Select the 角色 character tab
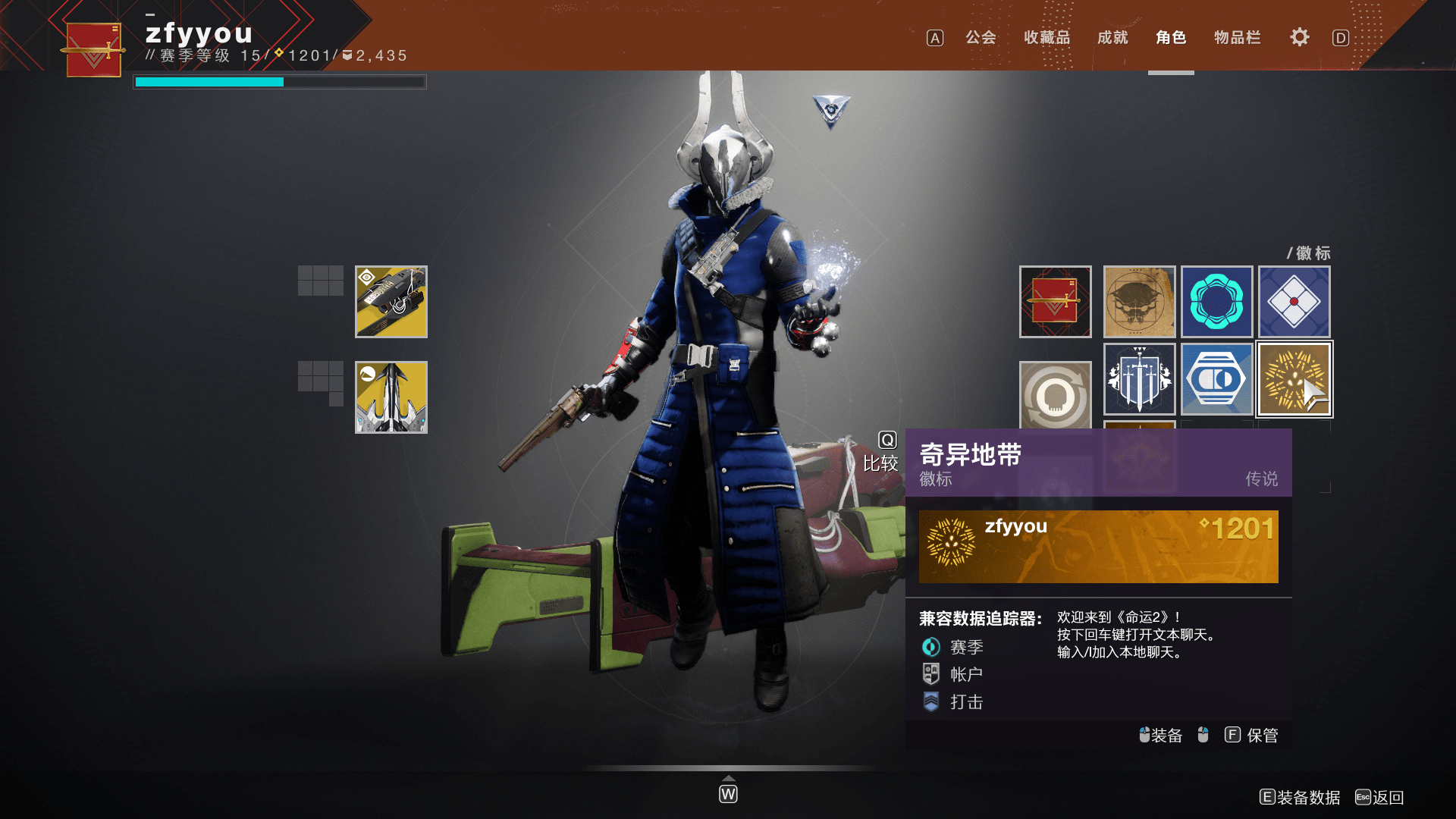The image size is (1456, 819). (x=1171, y=37)
